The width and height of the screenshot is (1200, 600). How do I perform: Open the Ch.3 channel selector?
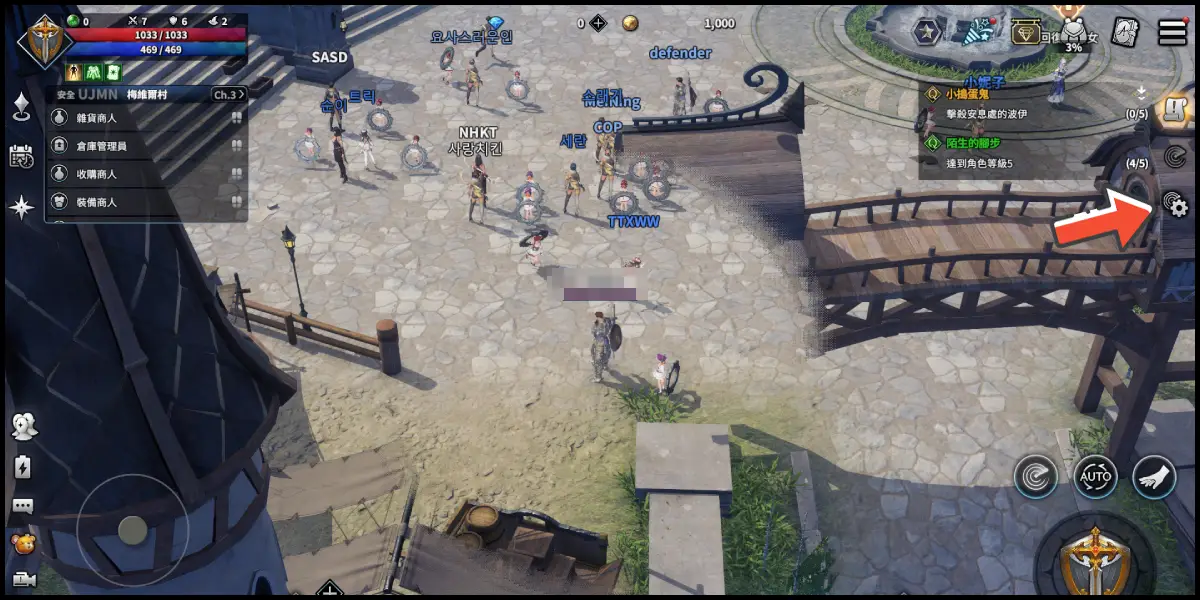pos(227,94)
